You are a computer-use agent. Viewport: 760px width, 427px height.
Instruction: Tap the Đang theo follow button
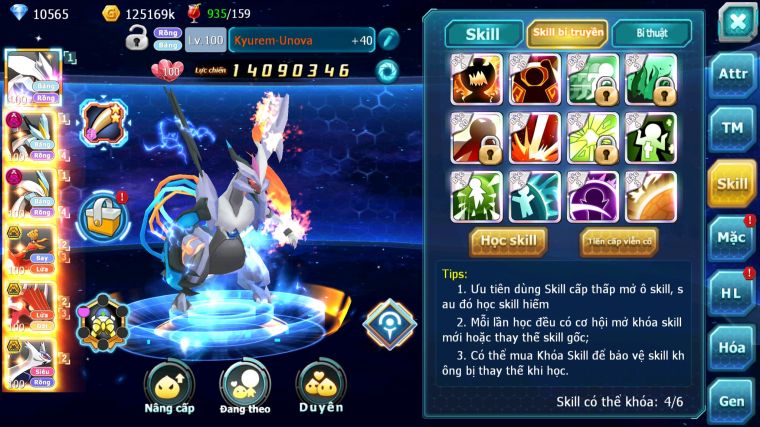245,387
